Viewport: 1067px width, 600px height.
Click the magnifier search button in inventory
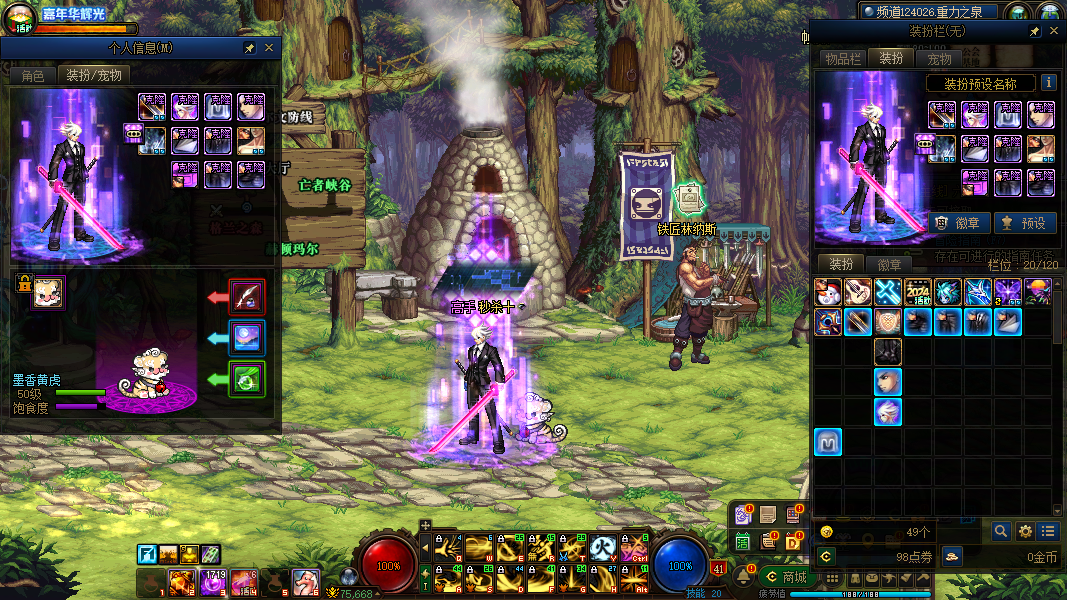(1000, 531)
